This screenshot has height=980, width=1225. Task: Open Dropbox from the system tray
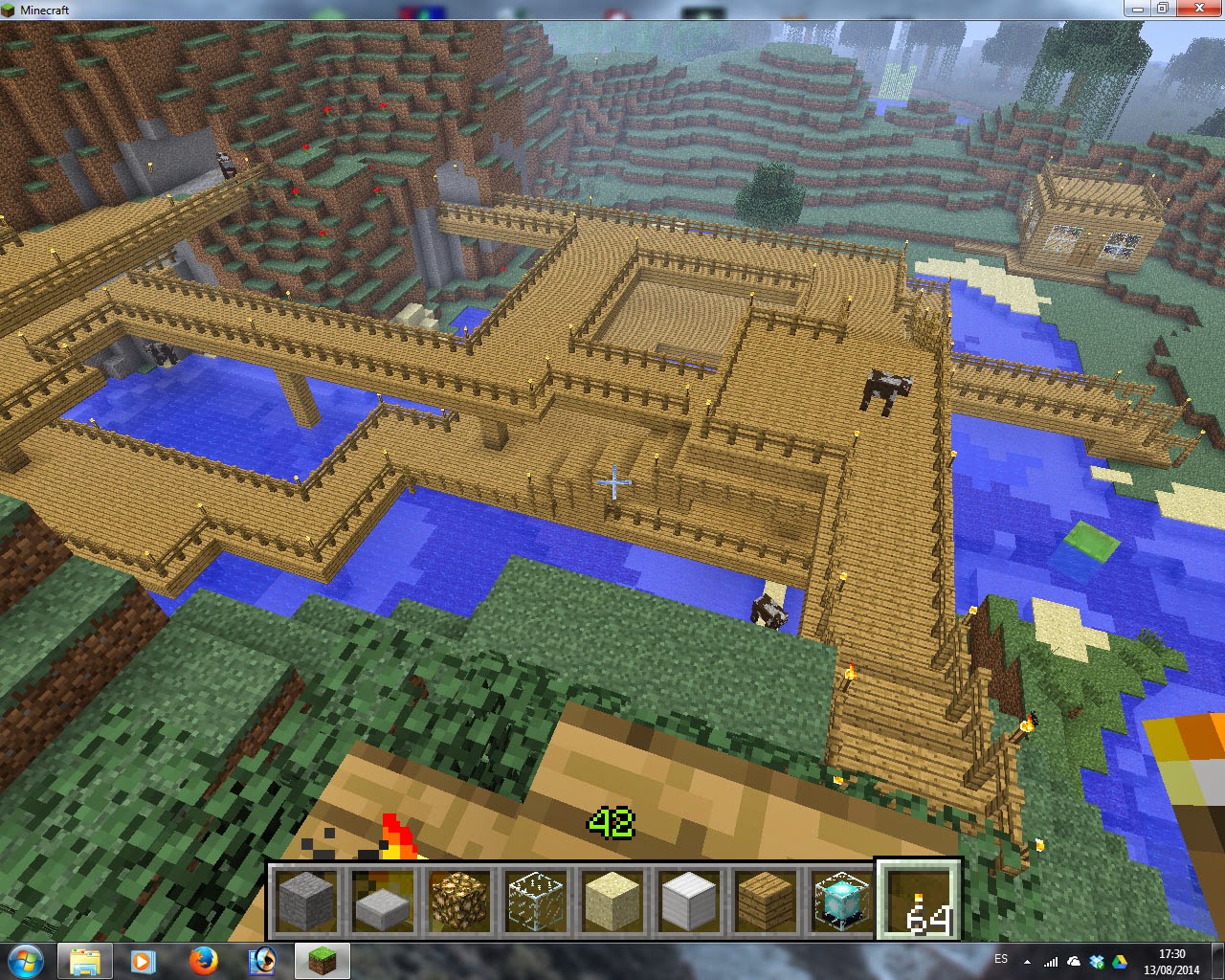(x=1097, y=960)
